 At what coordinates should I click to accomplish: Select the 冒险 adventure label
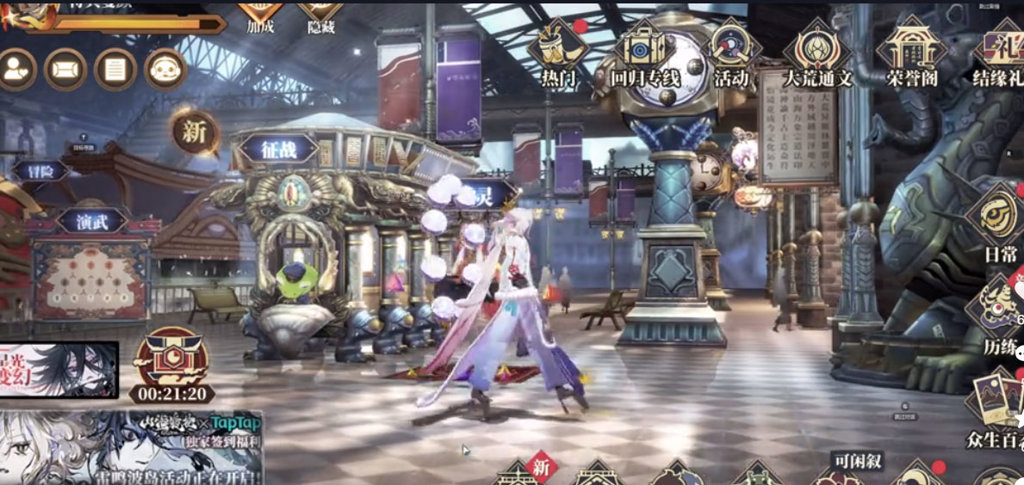coord(40,170)
